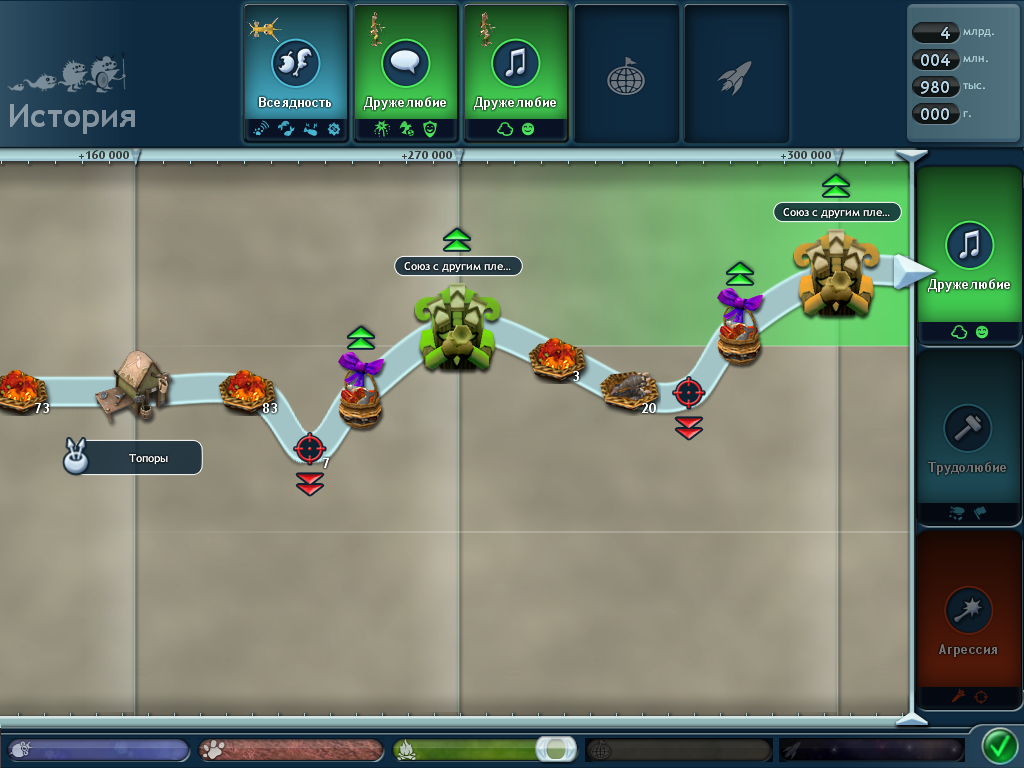The height and width of the screenshot is (768, 1024).
Task: Open the Дружелюбие card with speech bubble icon
Action: 405,73
